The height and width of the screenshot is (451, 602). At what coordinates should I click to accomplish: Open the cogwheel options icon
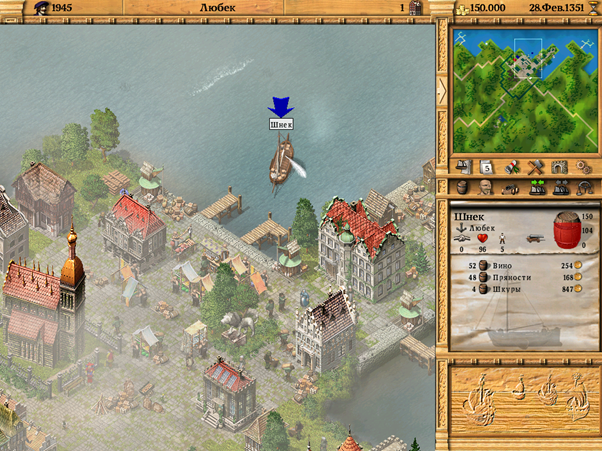pos(583,167)
